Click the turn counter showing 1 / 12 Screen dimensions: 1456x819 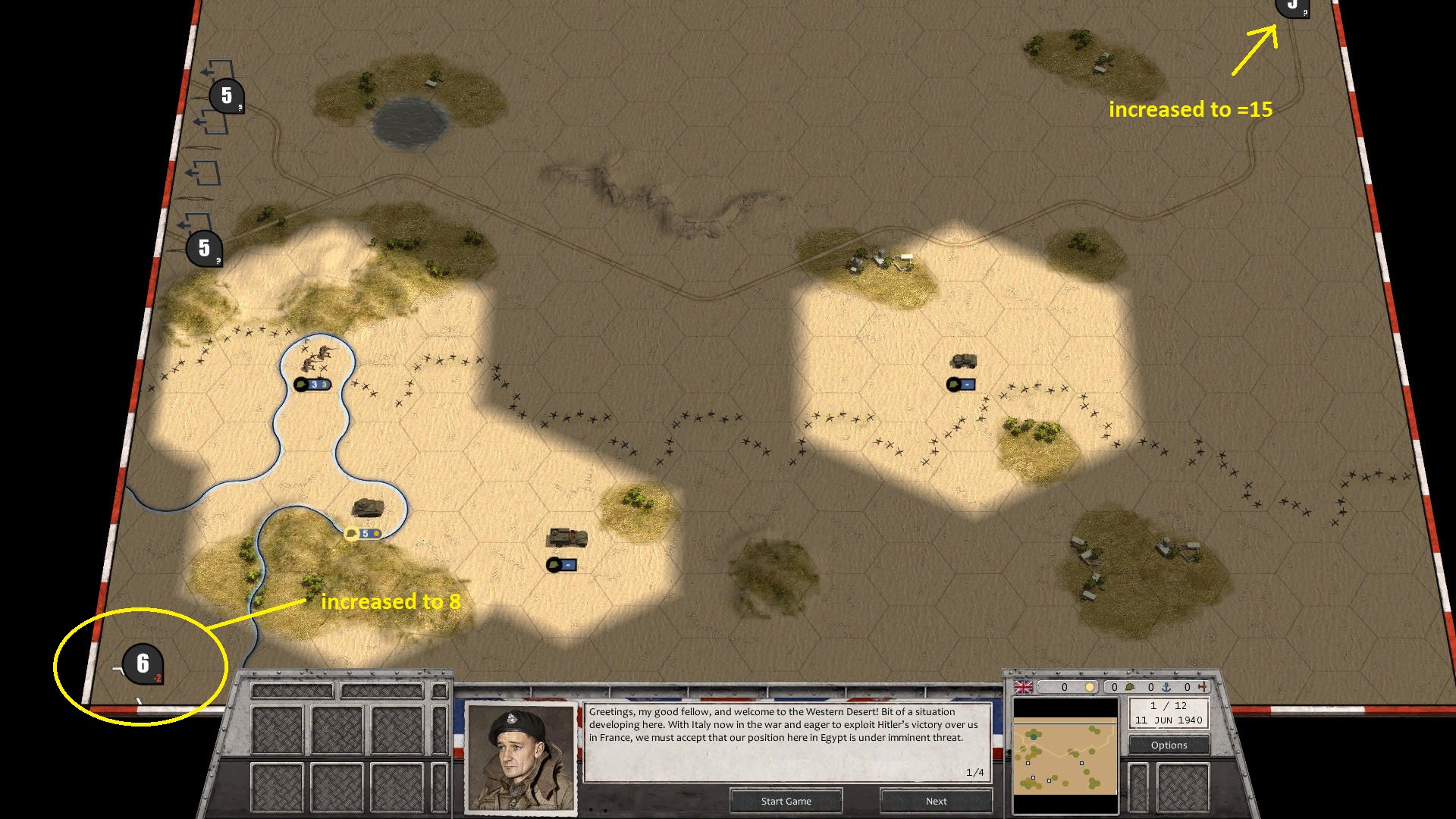(1168, 706)
